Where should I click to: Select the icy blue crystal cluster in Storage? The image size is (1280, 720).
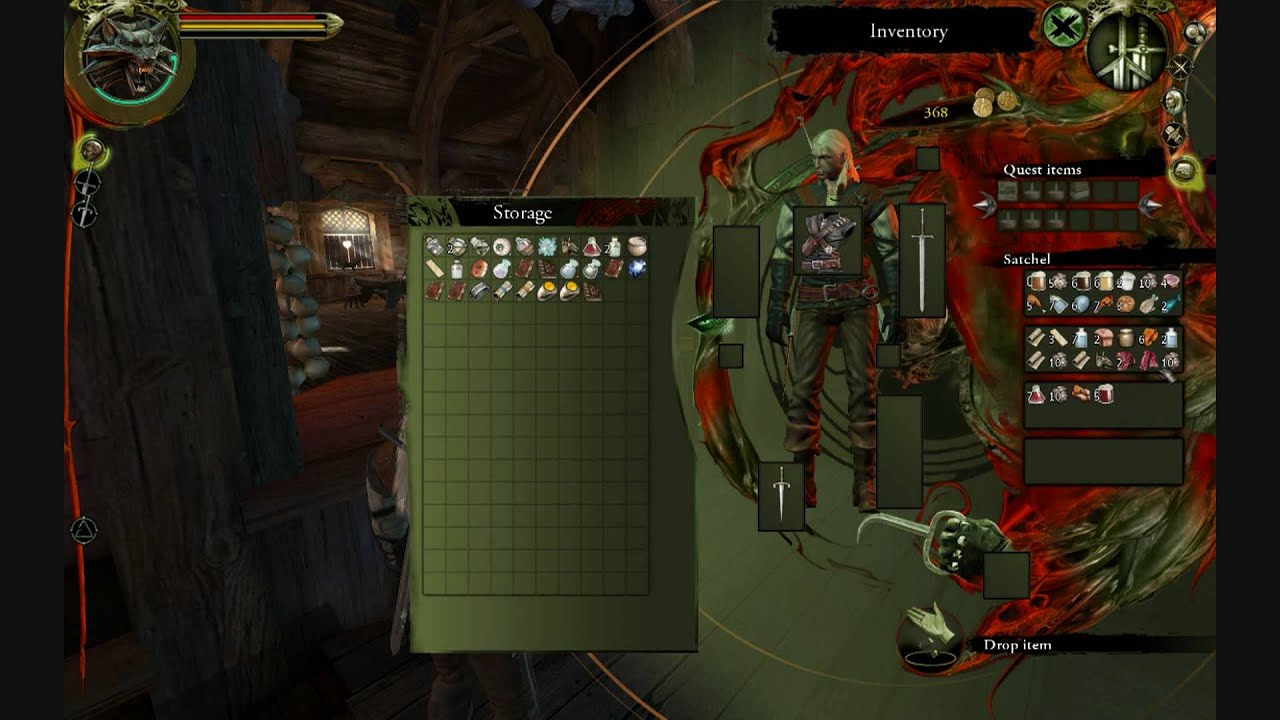click(546, 246)
